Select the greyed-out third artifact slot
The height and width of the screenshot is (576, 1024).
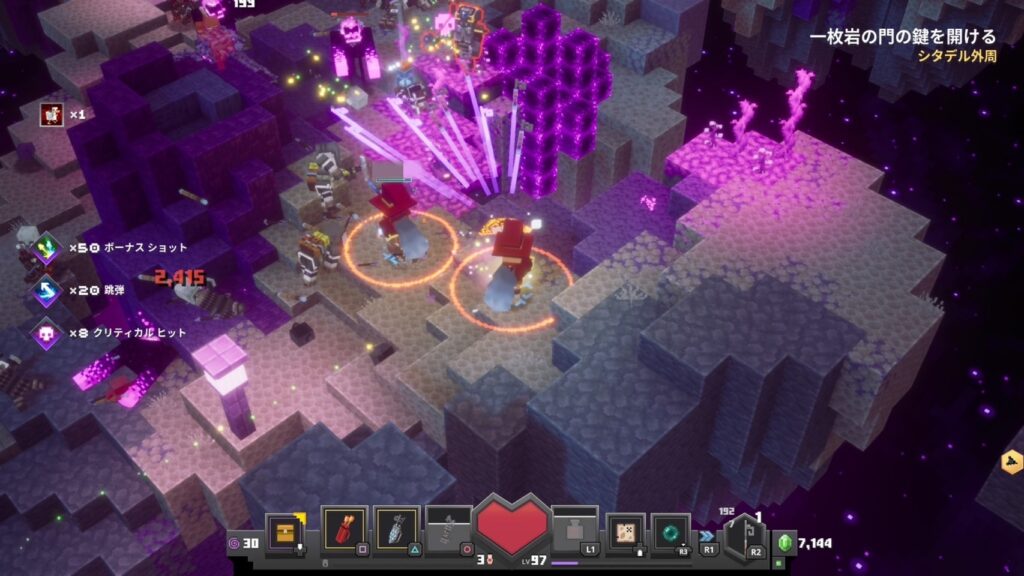(x=449, y=529)
